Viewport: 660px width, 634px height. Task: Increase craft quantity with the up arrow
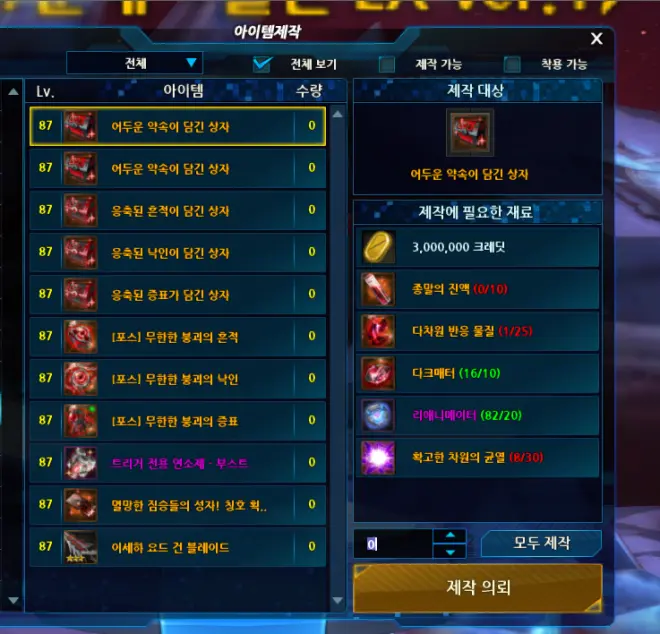(x=450, y=536)
